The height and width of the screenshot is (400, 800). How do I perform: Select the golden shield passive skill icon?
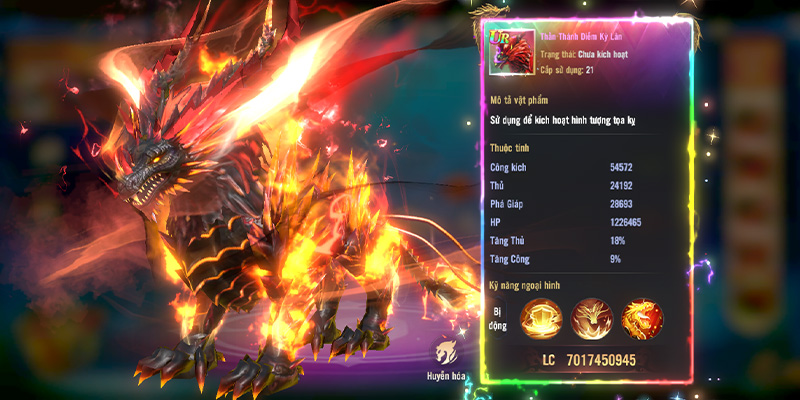click(541, 319)
